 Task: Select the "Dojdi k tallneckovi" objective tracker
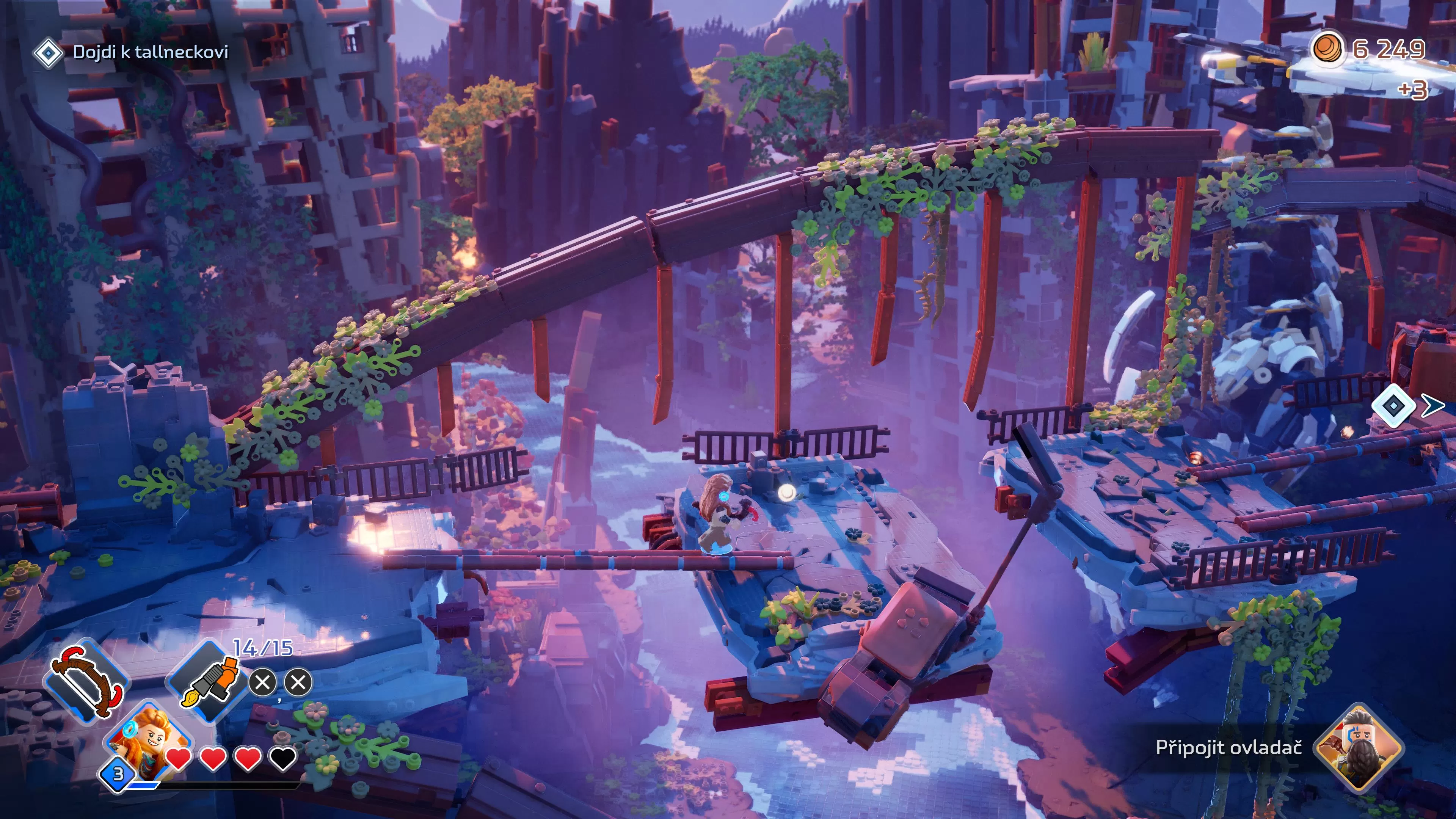tap(150, 53)
